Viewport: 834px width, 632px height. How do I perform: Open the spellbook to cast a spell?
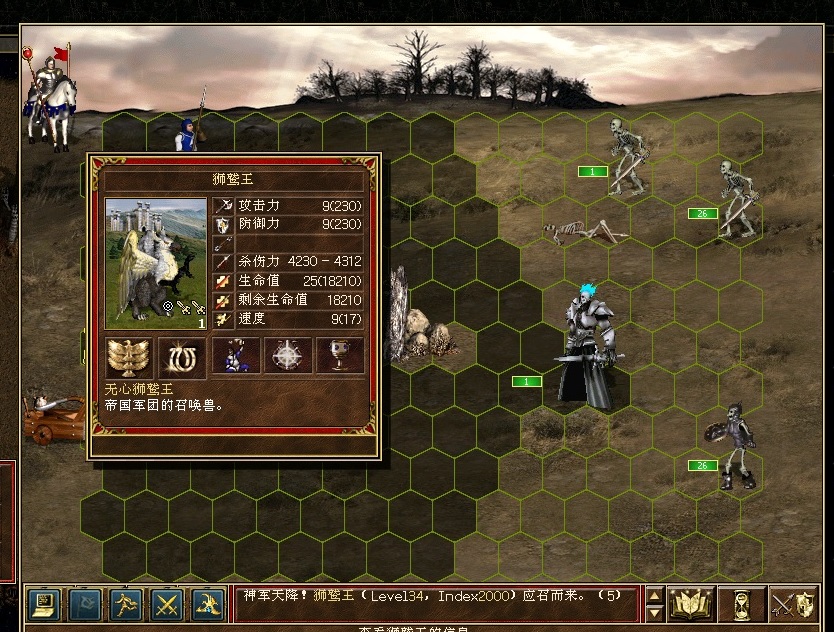(691, 603)
